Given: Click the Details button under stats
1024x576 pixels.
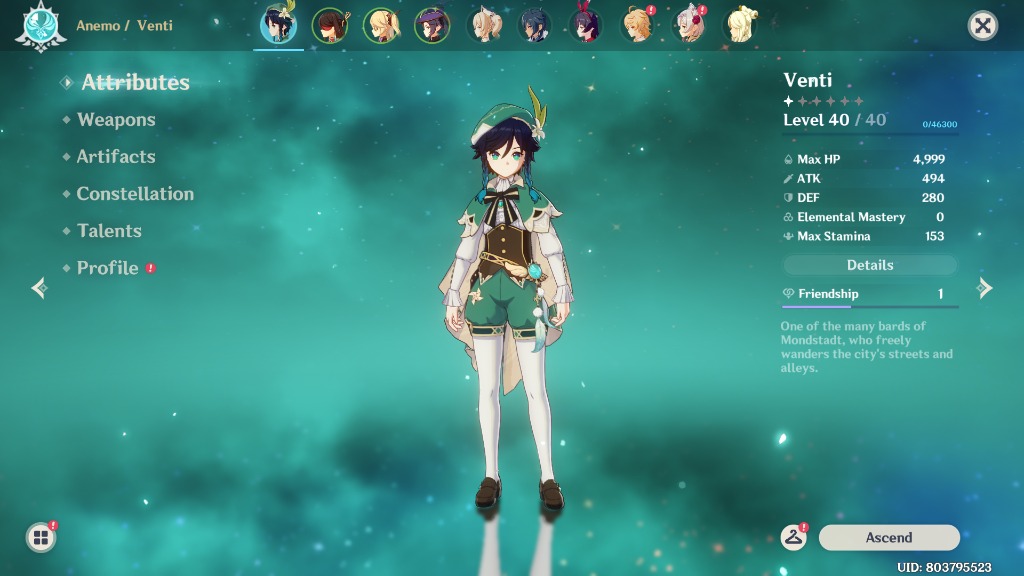Looking at the screenshot, I should pos(870,265).
